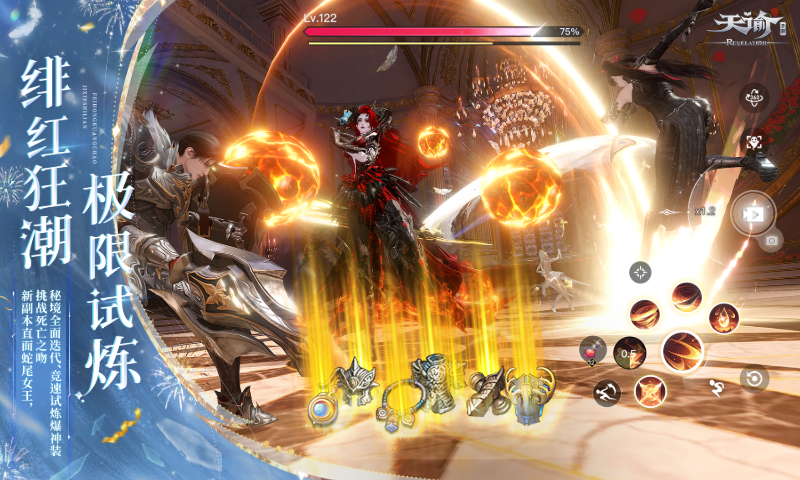800x480 pixels.
Task: Use the red health potion slot
Action: pyautogui.click(x=592, y=349)
